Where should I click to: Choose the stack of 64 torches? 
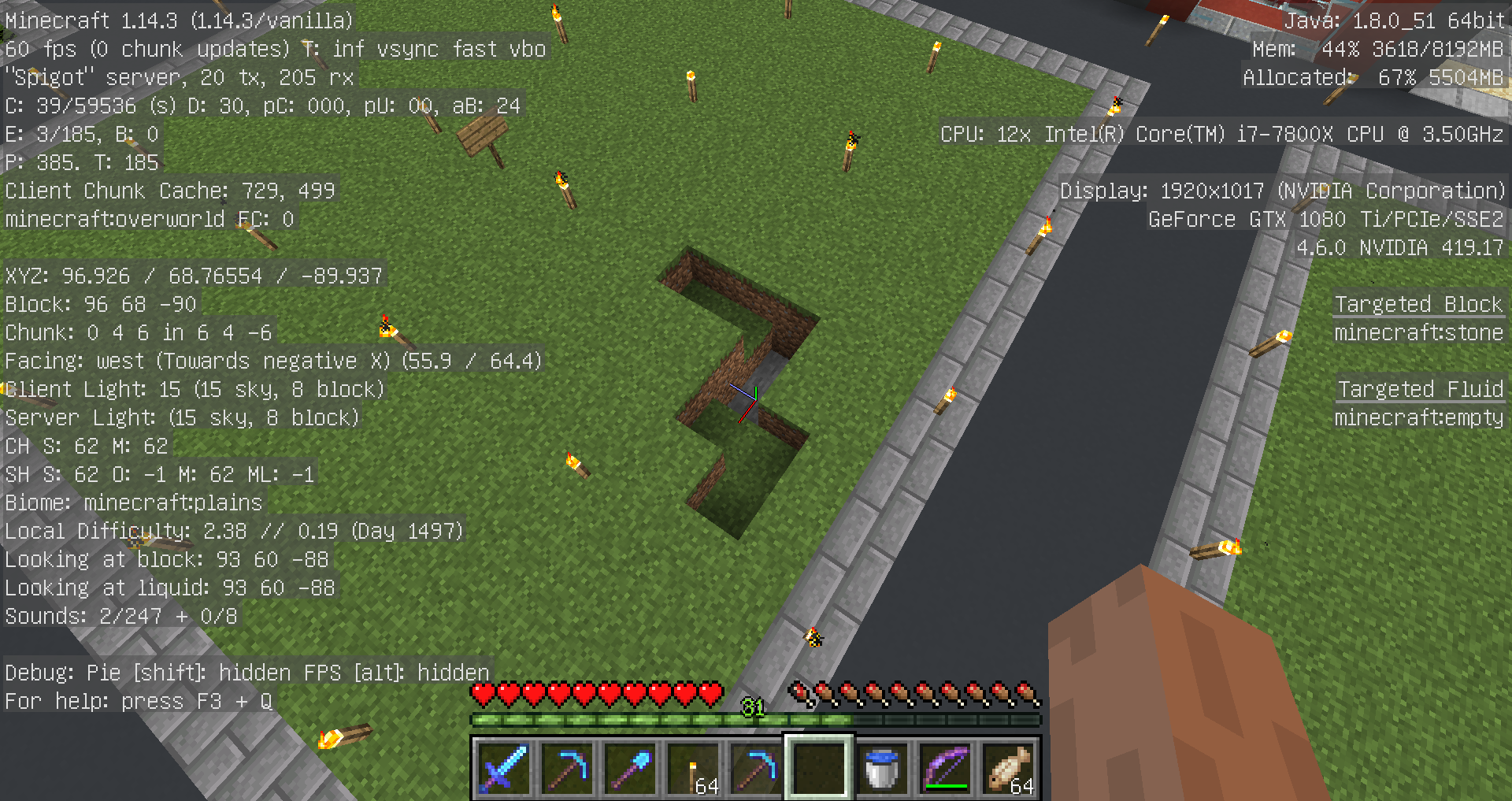[692, 768]
